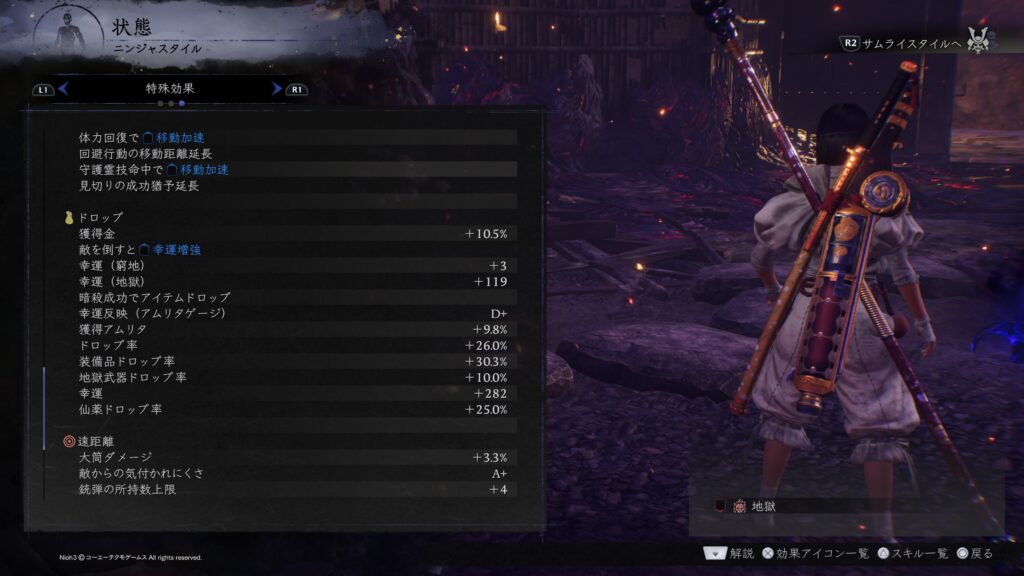The width and height of the screenshot is (1024, 576).
Task: Select the 見切りの成功猶予延長 row
Action: 290,185
